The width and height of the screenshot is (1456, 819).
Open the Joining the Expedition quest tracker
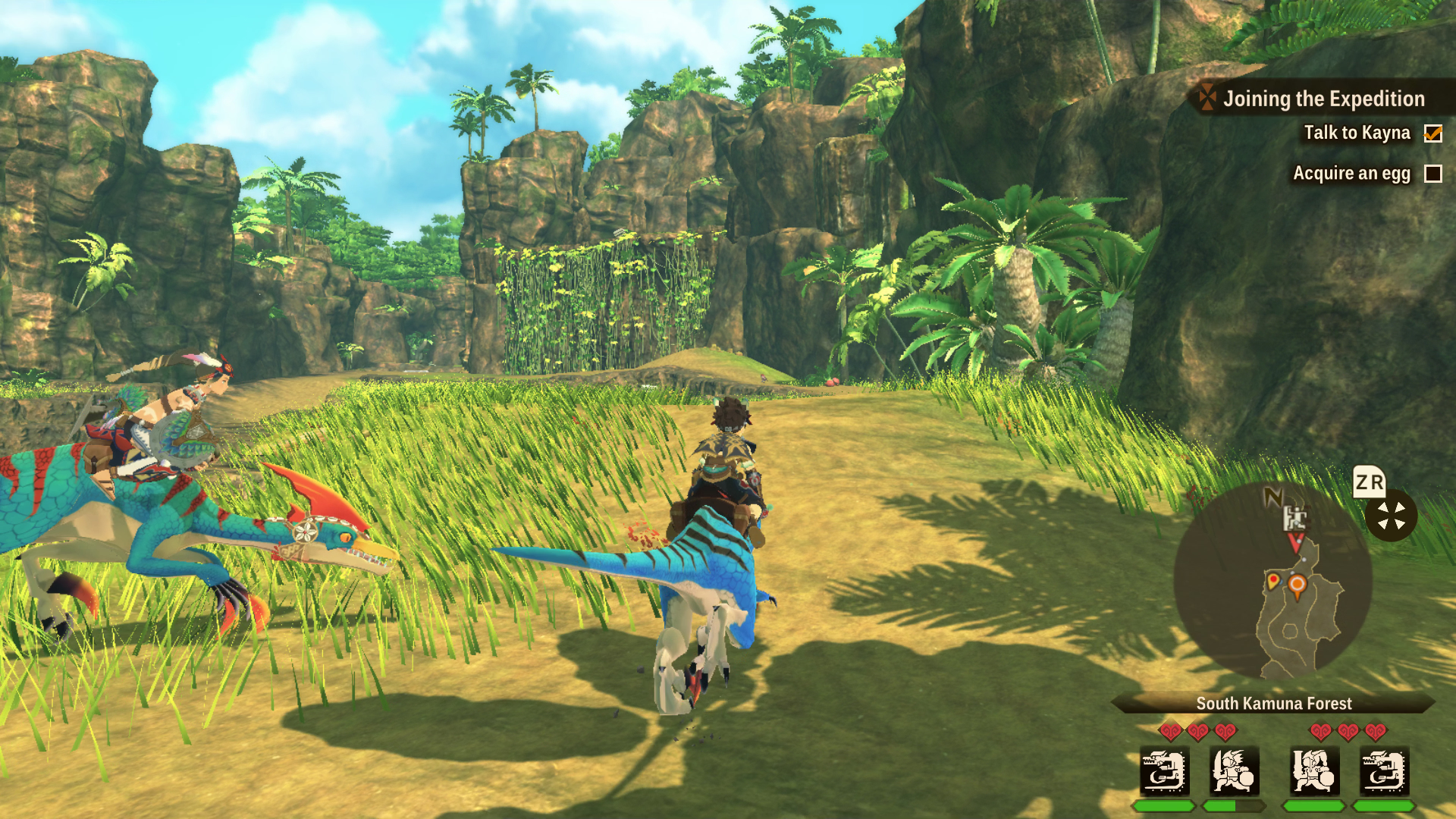[1323, 99]
